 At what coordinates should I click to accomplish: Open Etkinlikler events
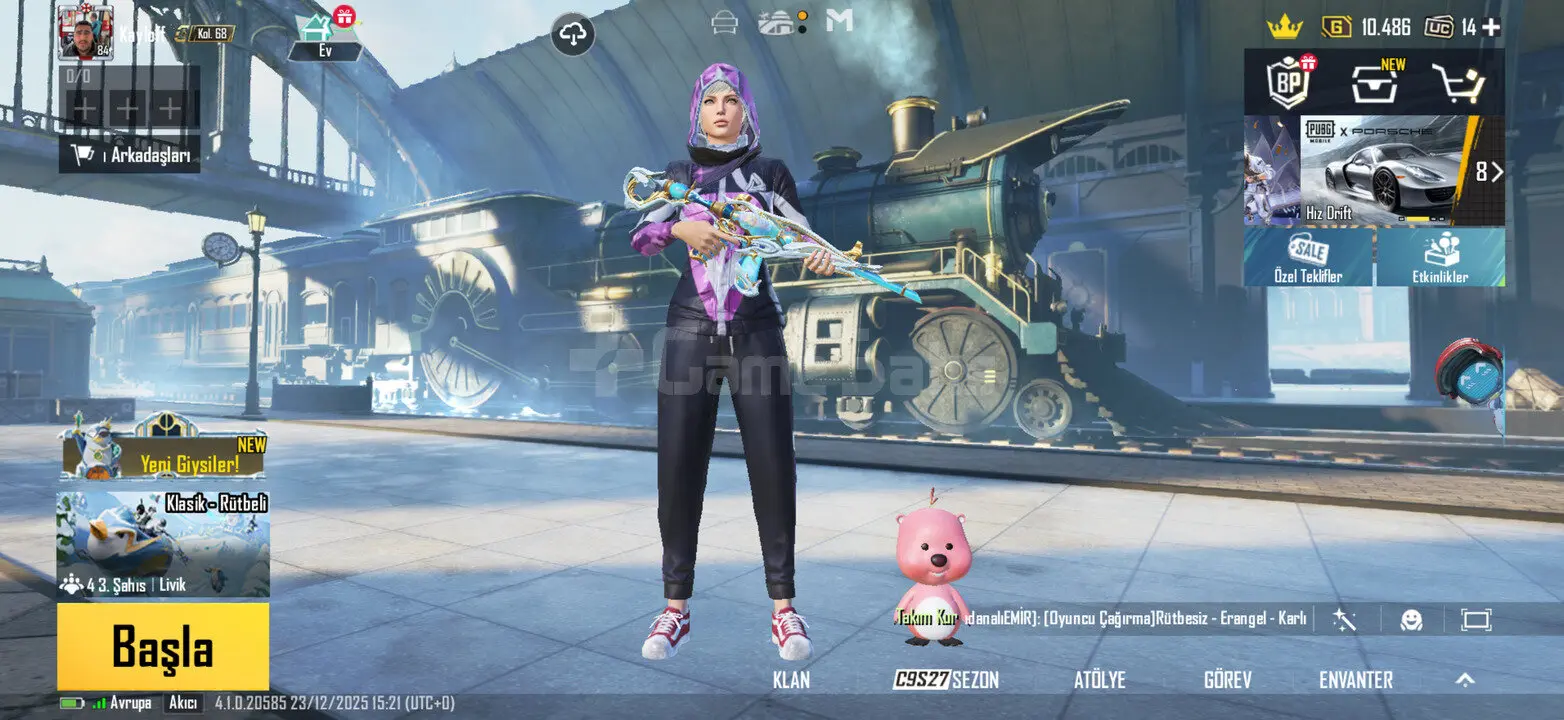(1440, 257)
